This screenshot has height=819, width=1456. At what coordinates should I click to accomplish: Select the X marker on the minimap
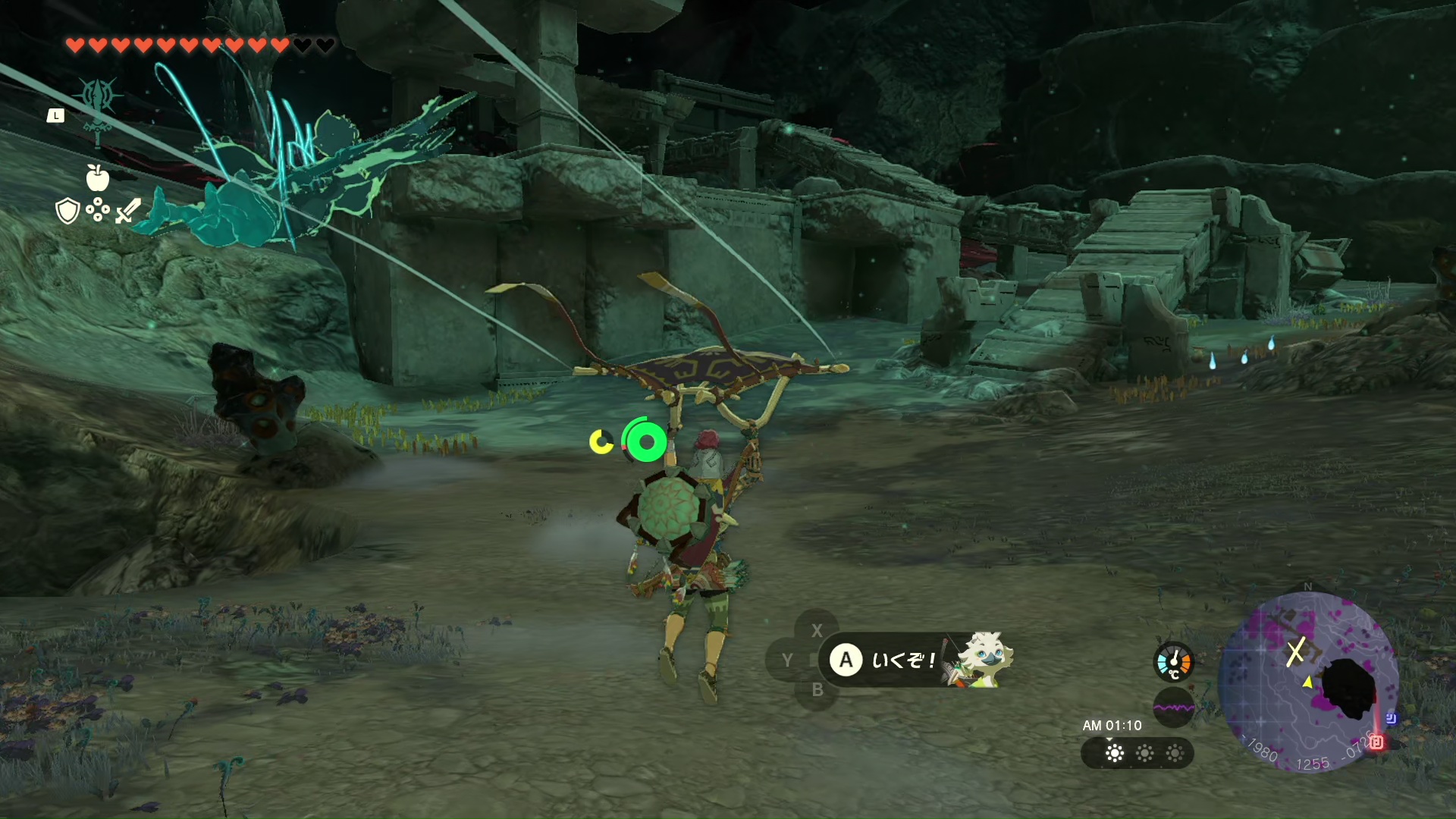coord(1295,651)
